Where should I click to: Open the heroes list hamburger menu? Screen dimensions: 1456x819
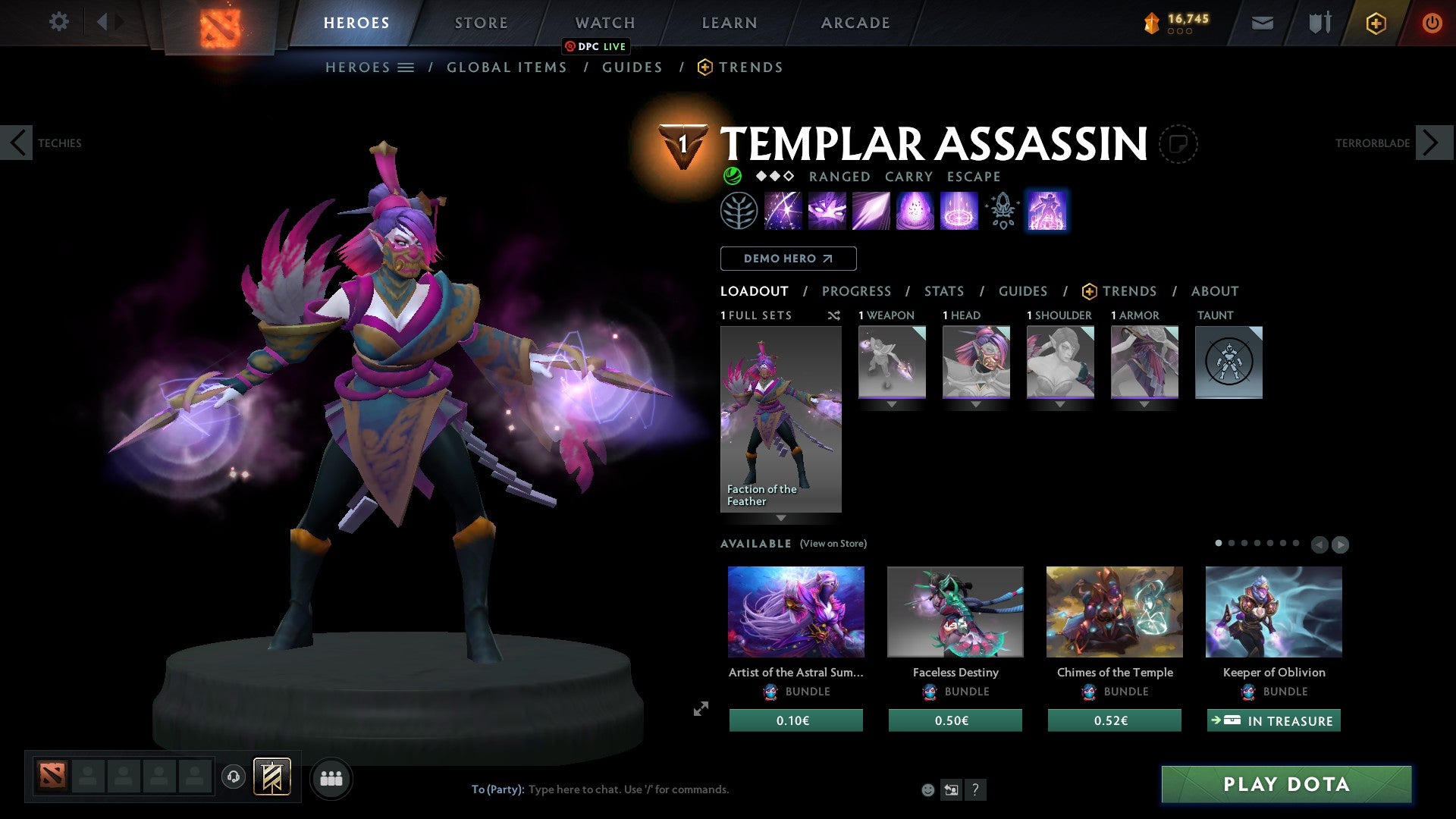405,67
